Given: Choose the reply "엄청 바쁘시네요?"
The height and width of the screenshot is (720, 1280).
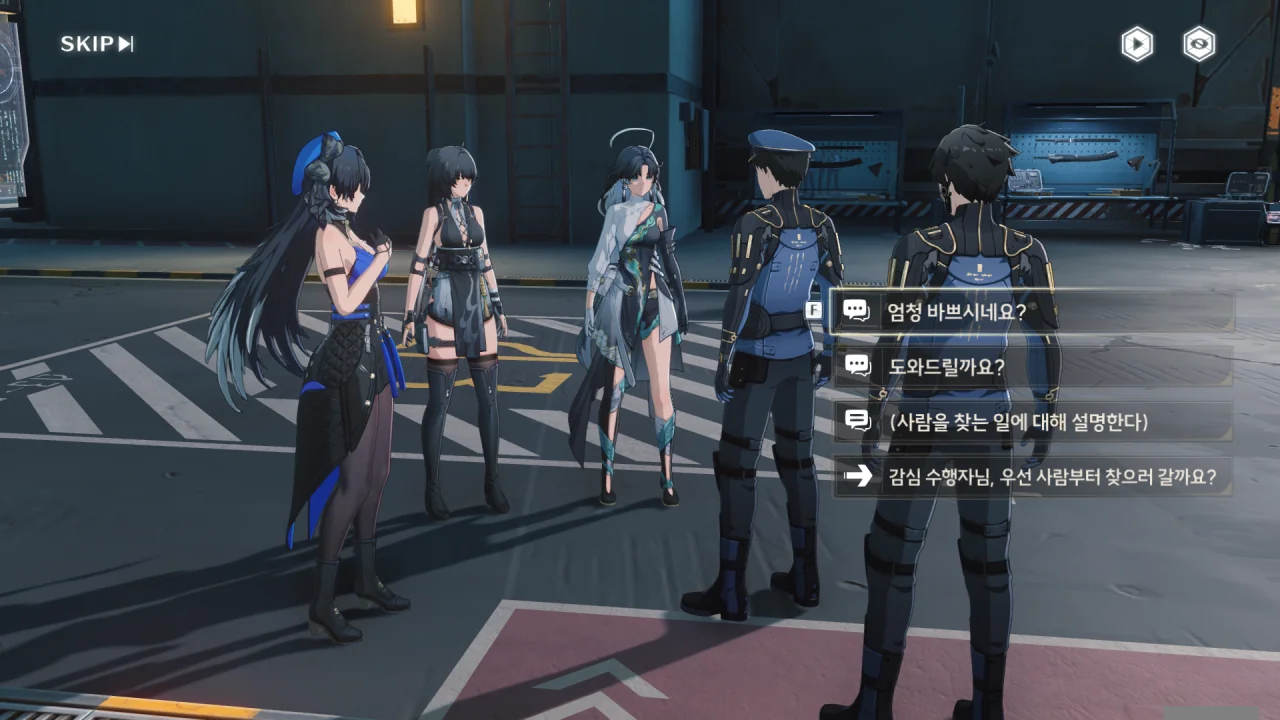Looking at the screenshot, I should click(1032, 311).
